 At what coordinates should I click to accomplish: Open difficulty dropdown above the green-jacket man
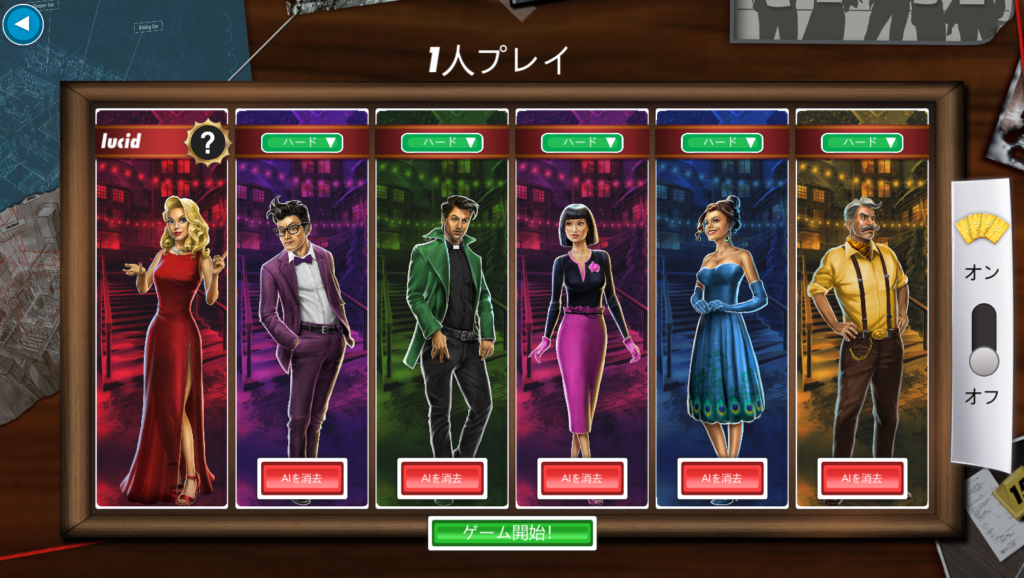[442, 142]
